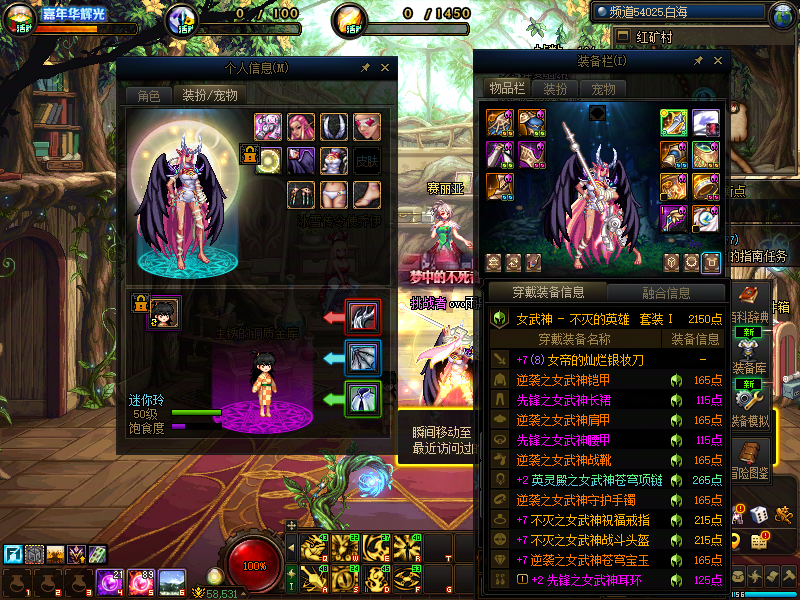Select the pink-haired avatar hair slot
This screenshot has height=600, width=800.
(x=301, y=127)
